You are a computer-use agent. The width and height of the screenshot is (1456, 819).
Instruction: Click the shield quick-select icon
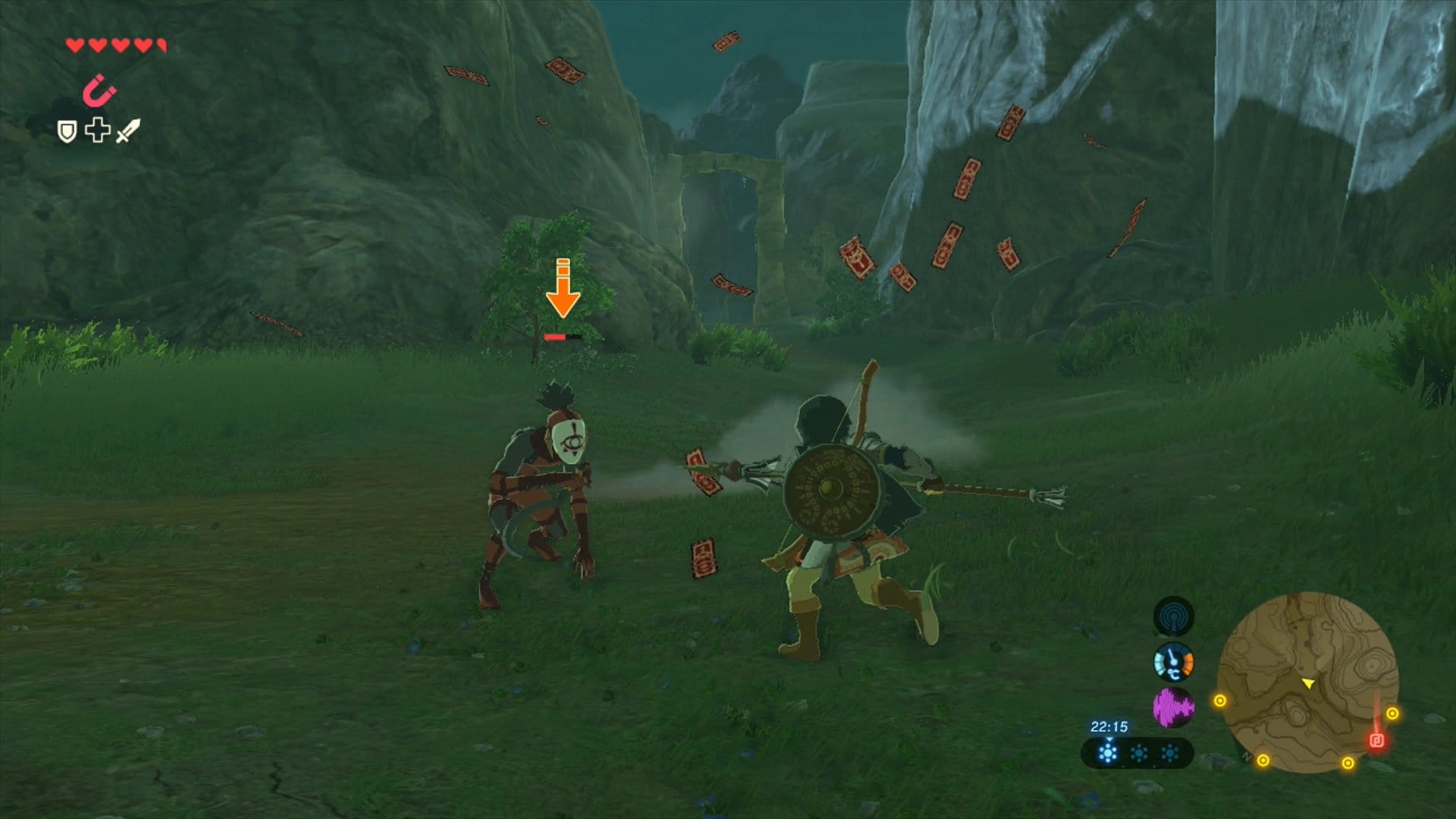[67, 132]
